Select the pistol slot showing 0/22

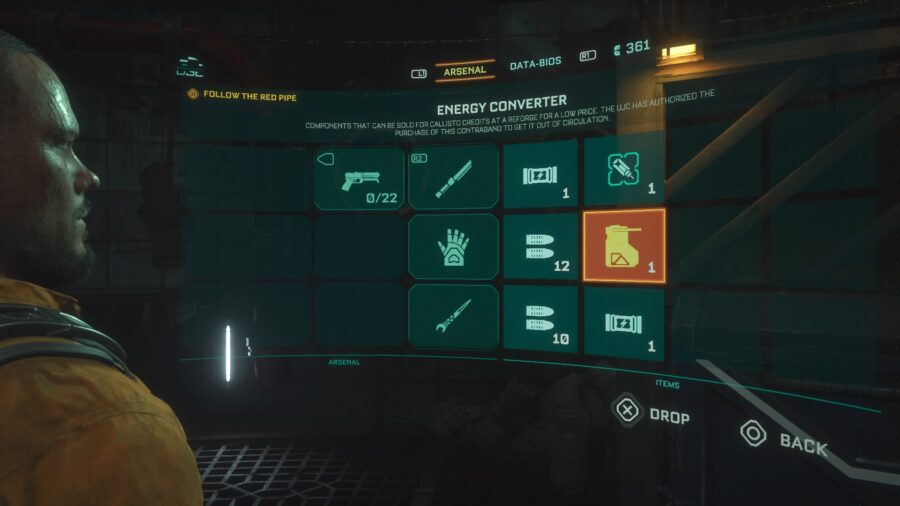click(x=359, y=177)
